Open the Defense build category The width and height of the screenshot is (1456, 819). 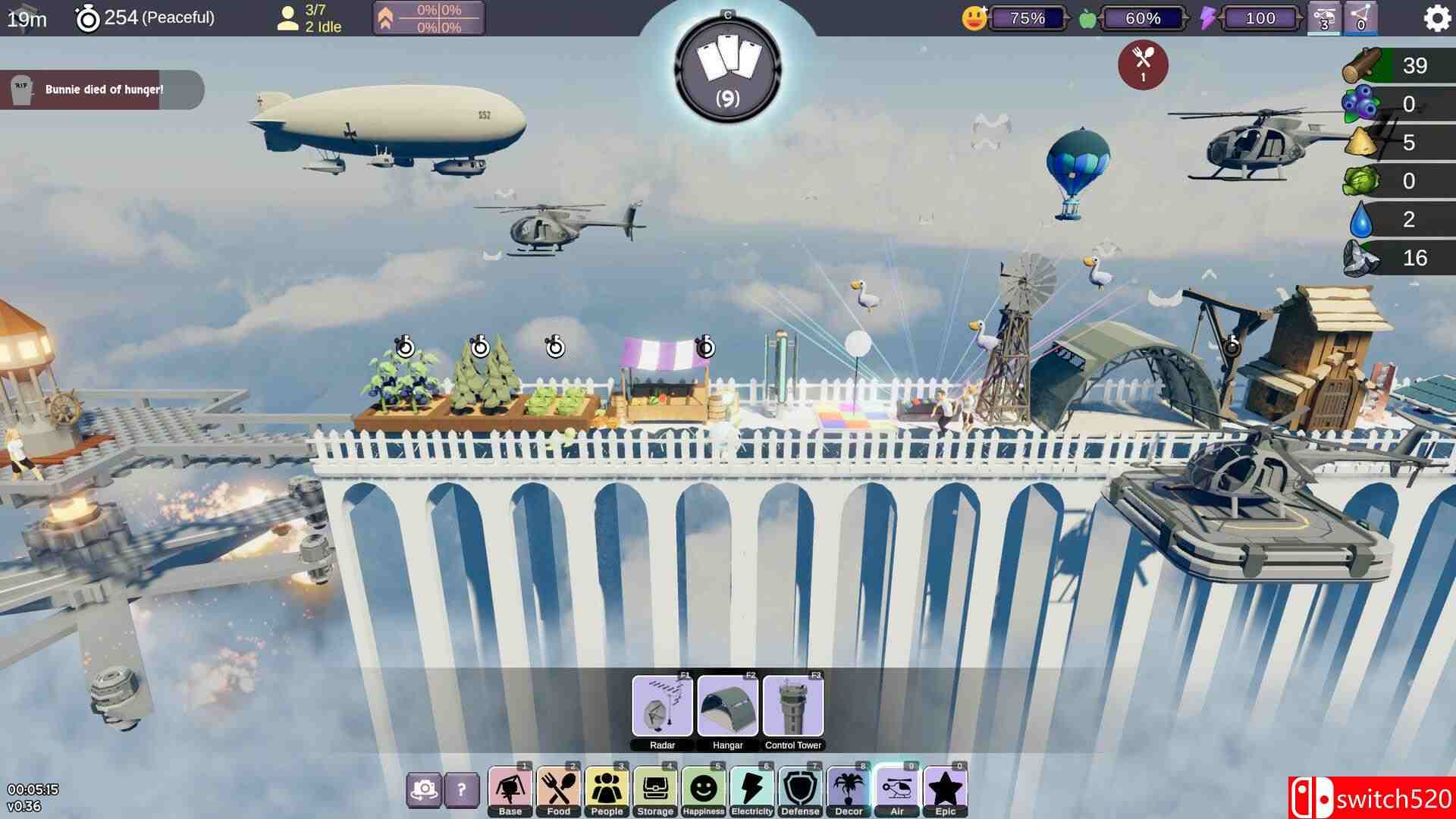(800, 792)
